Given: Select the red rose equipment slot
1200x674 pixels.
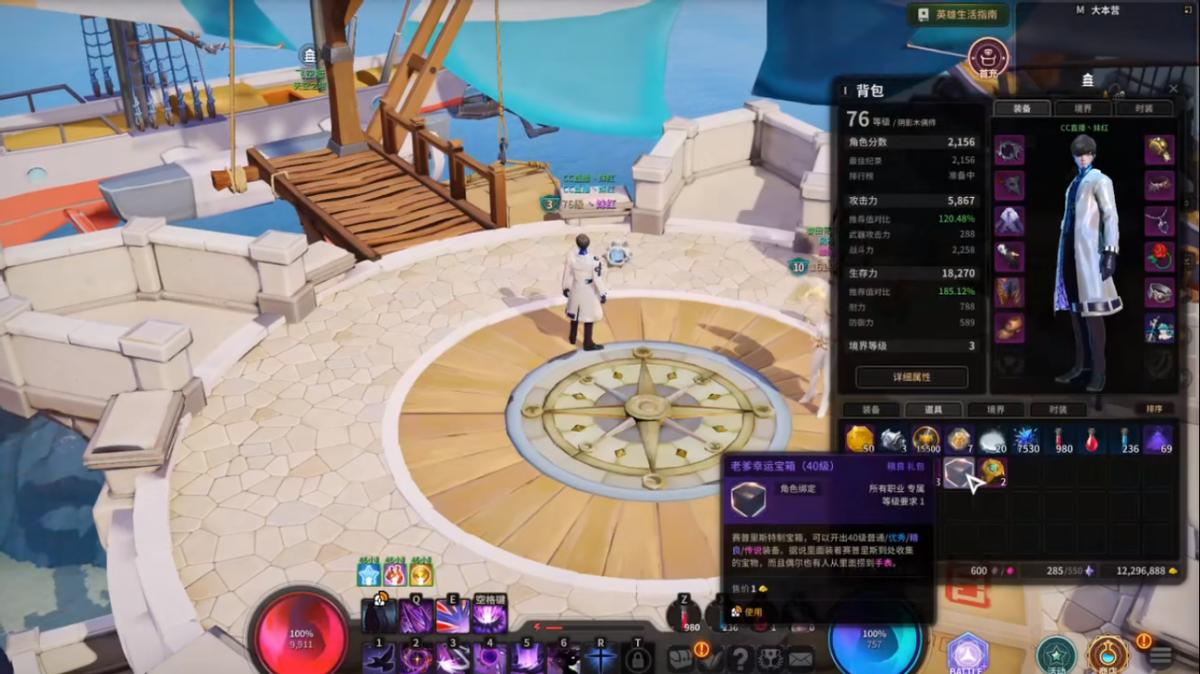Looking at the screenshot, I should point(1159,256).
